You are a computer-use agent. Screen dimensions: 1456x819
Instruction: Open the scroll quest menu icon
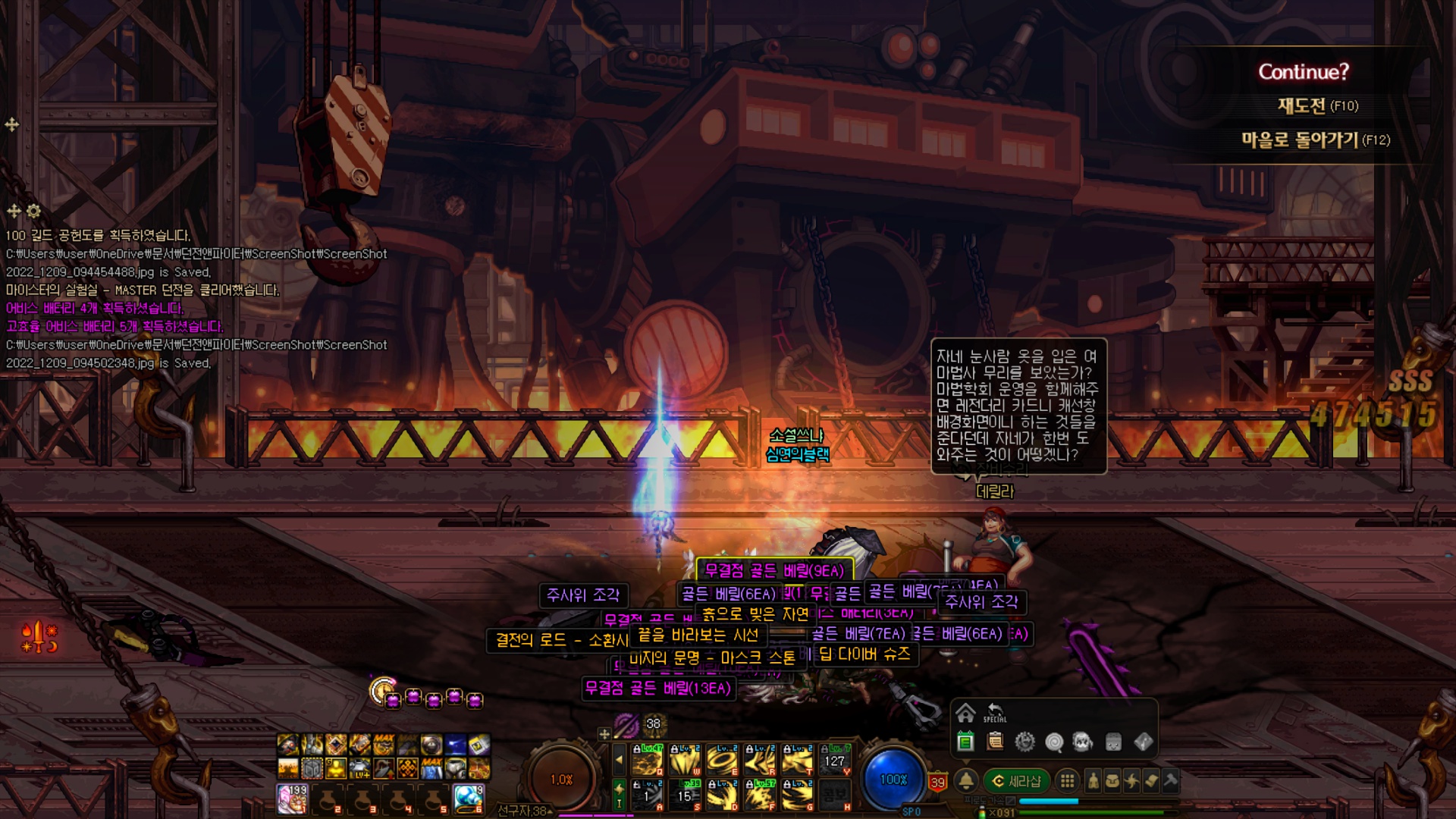(1151, 780)
